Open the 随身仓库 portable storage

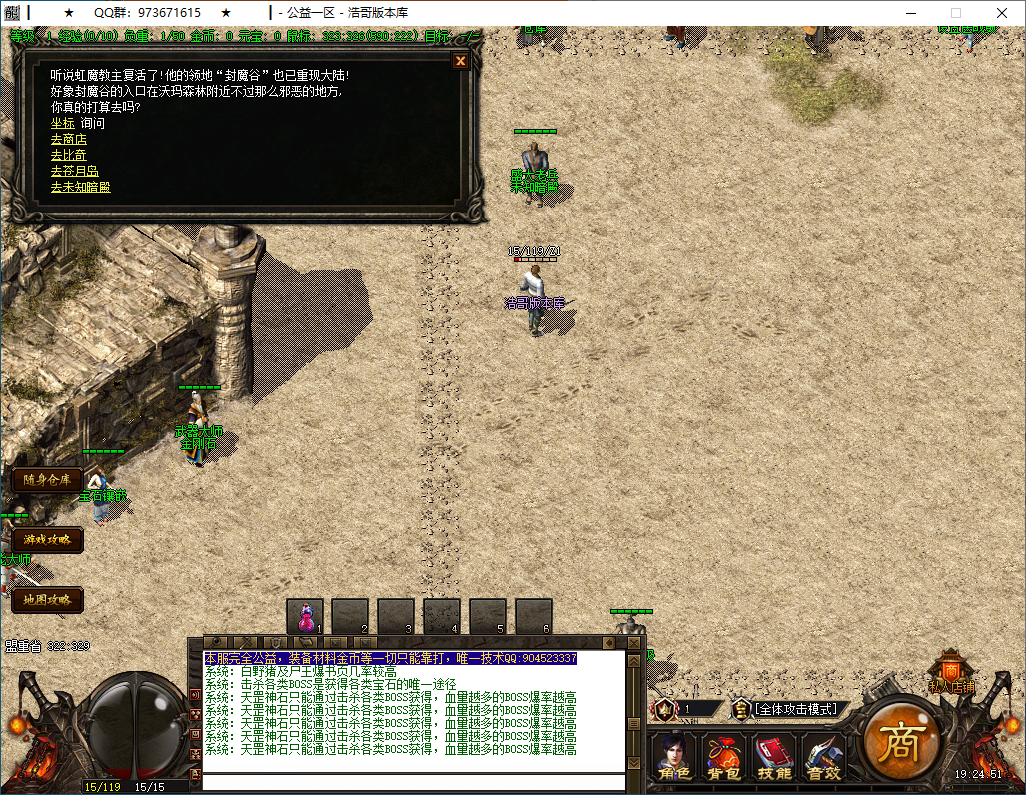tap(47, 480)
